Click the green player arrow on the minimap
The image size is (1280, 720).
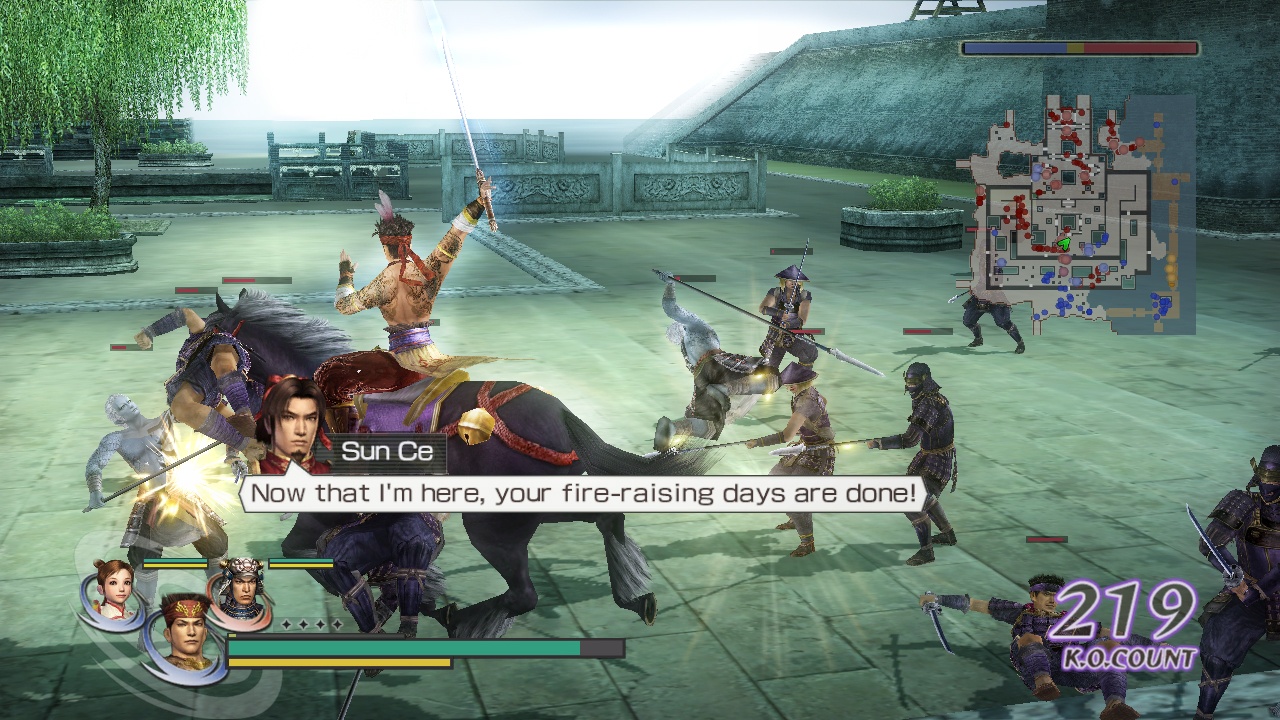coord(1064,243)
